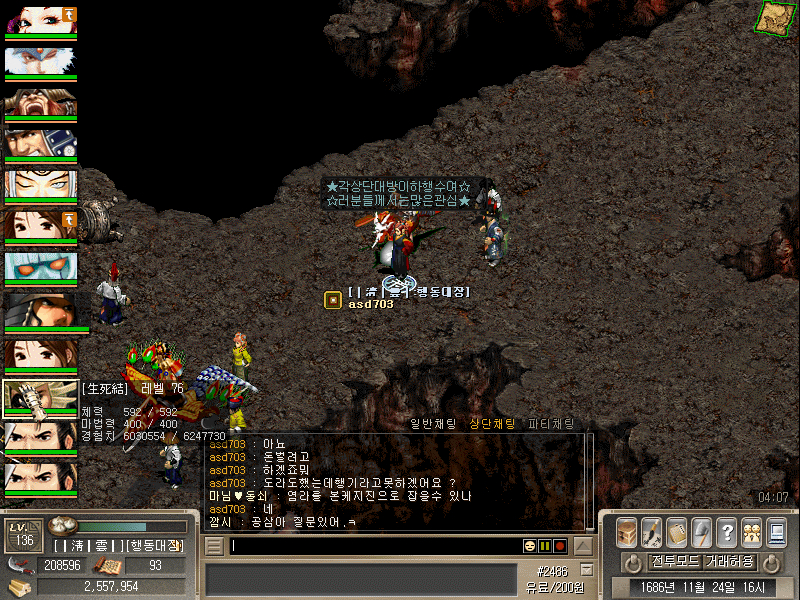800x600 pixels.
Task: Switch to the 일반채팅 general chat tab
Action: [x=433, y=424]
